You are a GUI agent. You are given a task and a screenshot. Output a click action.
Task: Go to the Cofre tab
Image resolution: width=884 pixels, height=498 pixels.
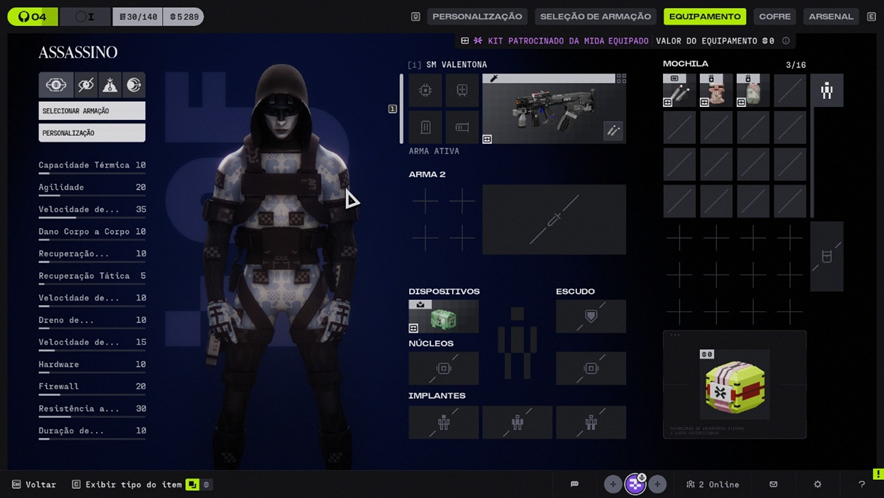(774, 17)
